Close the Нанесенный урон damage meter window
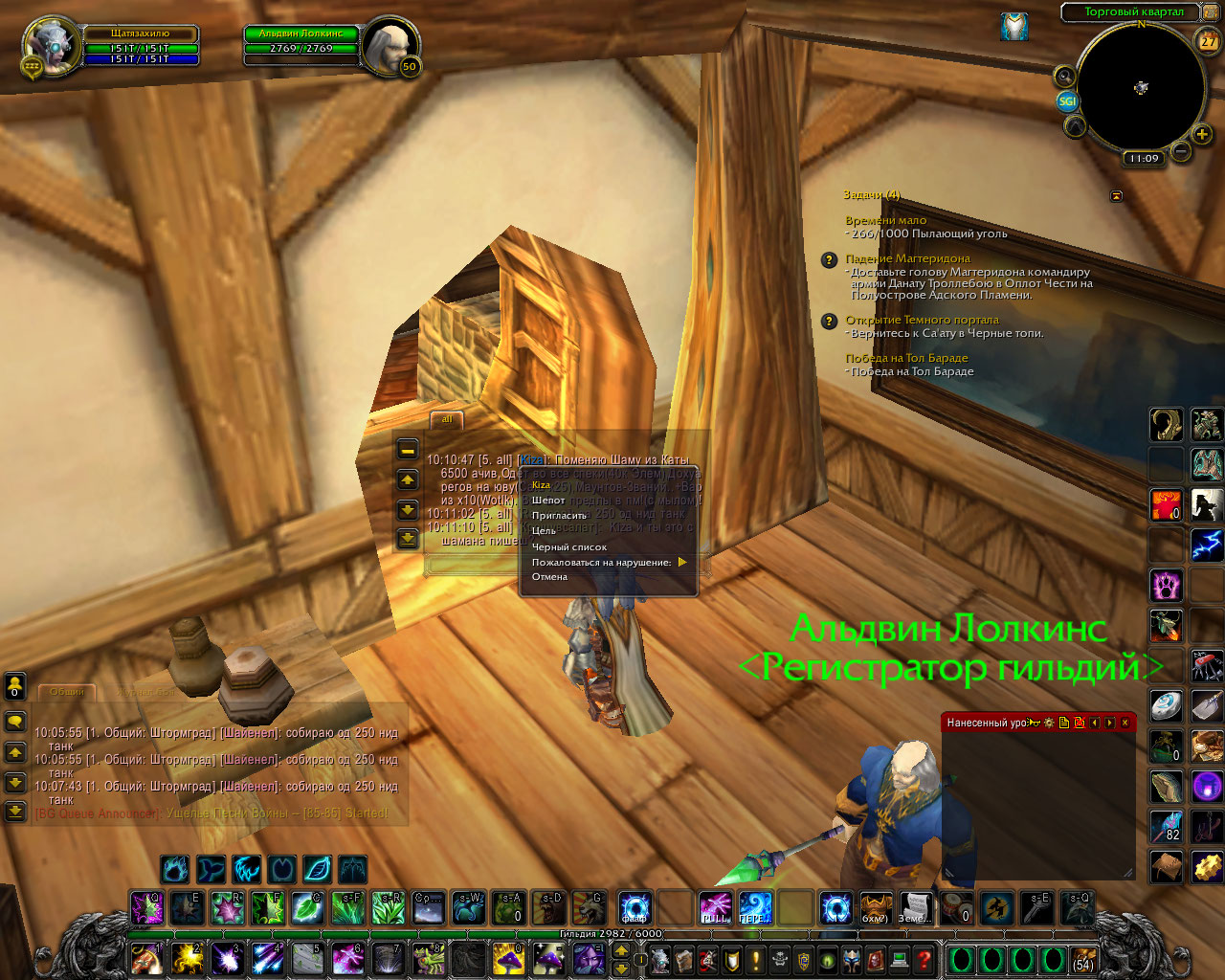Screen dimensions: 1225x980 (x=1125, y=723)
